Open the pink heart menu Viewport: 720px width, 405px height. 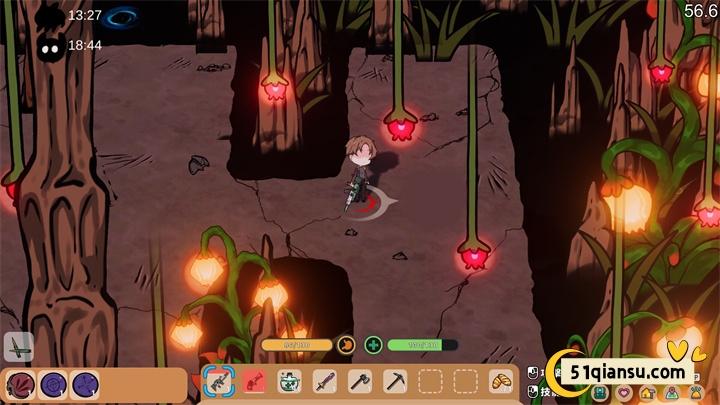623,393
